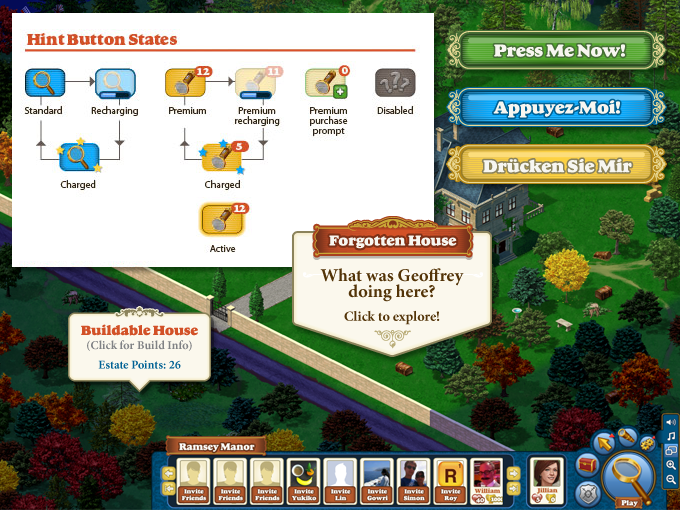
Task: Zoom in with the plus magnifier
Action: pyautogui.click(x=670, y=466)
